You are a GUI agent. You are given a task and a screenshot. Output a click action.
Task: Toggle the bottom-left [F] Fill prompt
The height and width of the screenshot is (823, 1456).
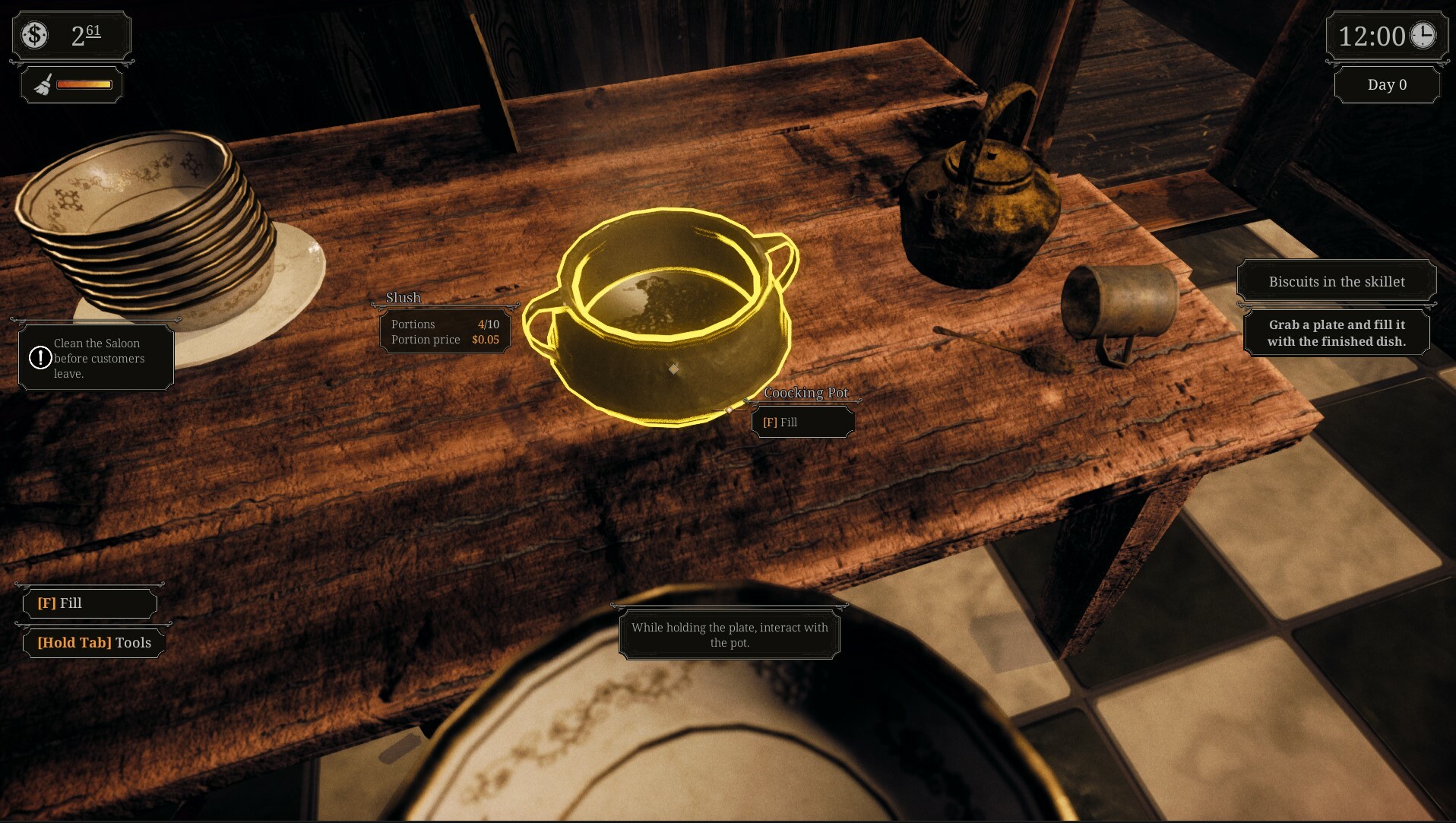[89, 603]
